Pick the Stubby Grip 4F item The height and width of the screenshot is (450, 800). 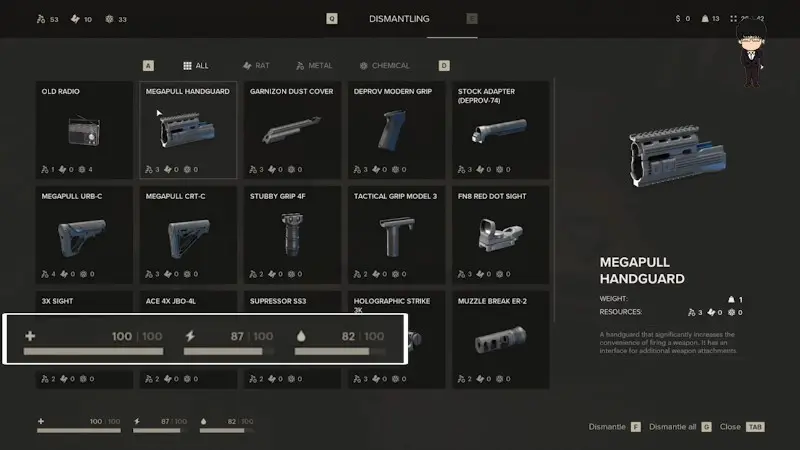(292, 234)
